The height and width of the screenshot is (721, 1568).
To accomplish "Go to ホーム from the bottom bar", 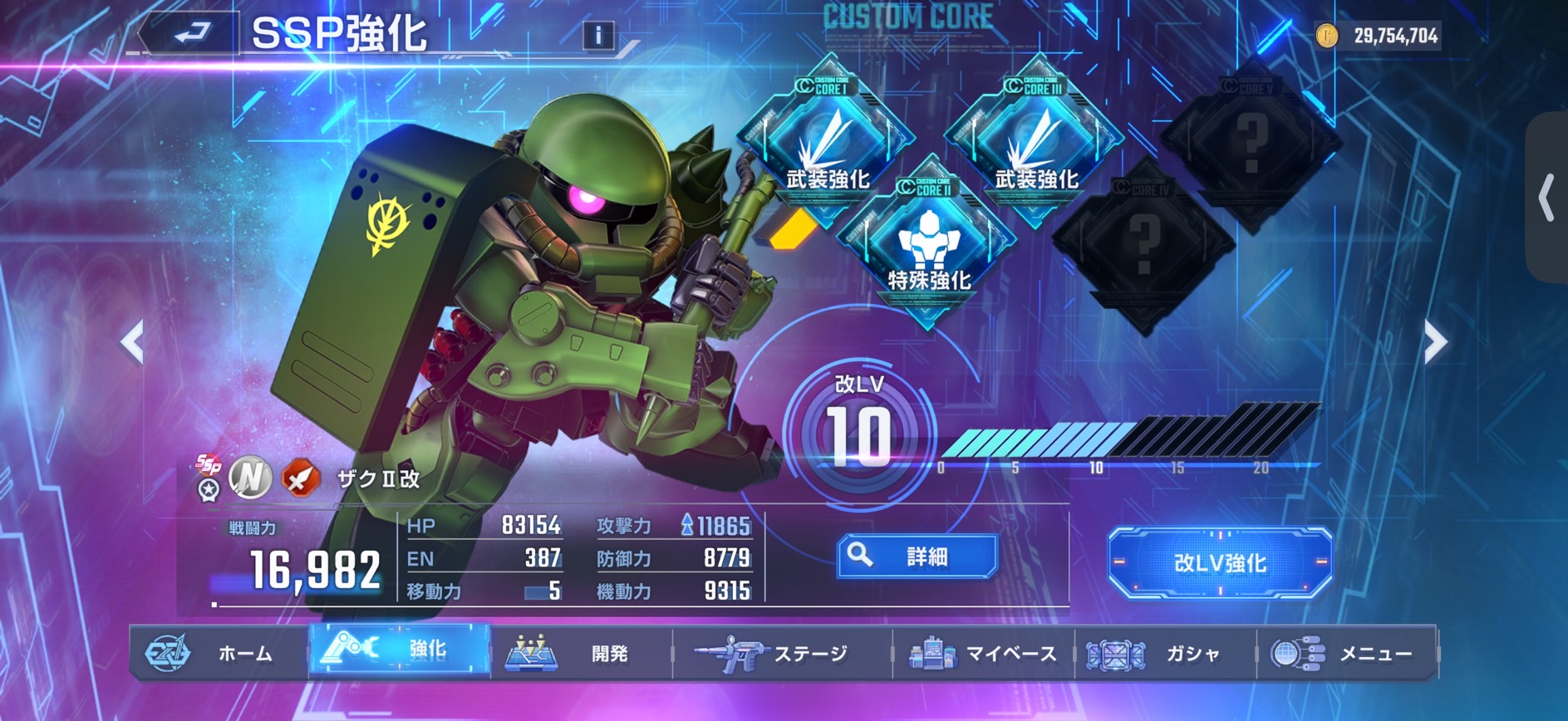I will (x=219, y=654).
